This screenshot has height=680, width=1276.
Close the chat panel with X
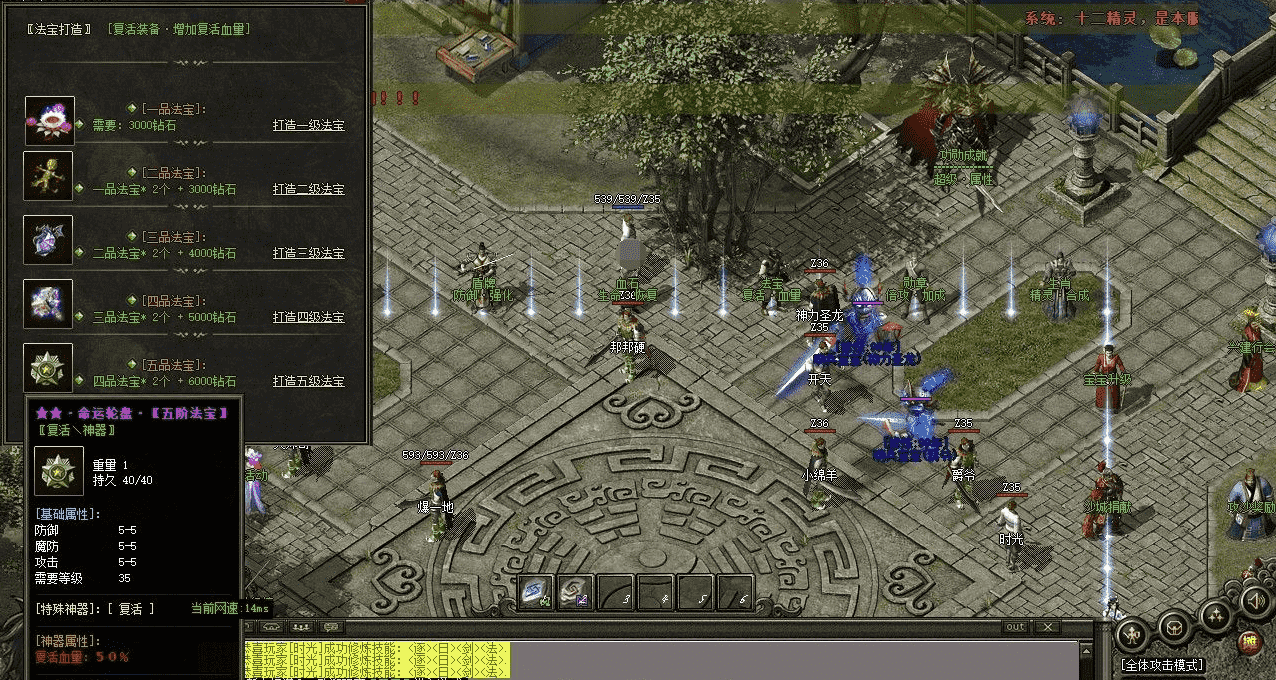tap(1047, 627)
